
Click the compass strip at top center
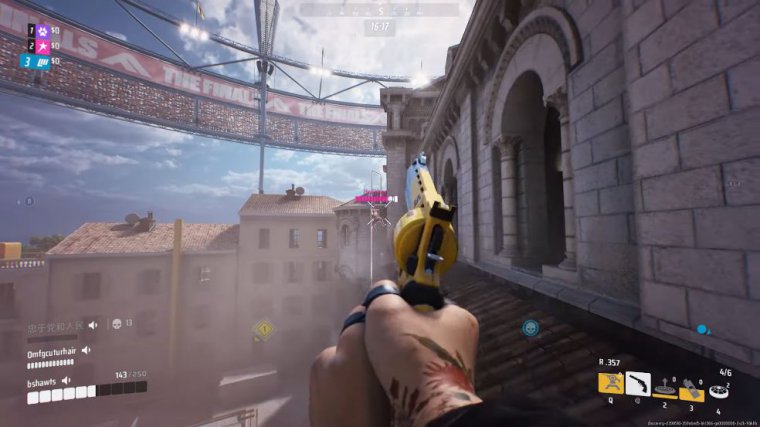[380, 10]
